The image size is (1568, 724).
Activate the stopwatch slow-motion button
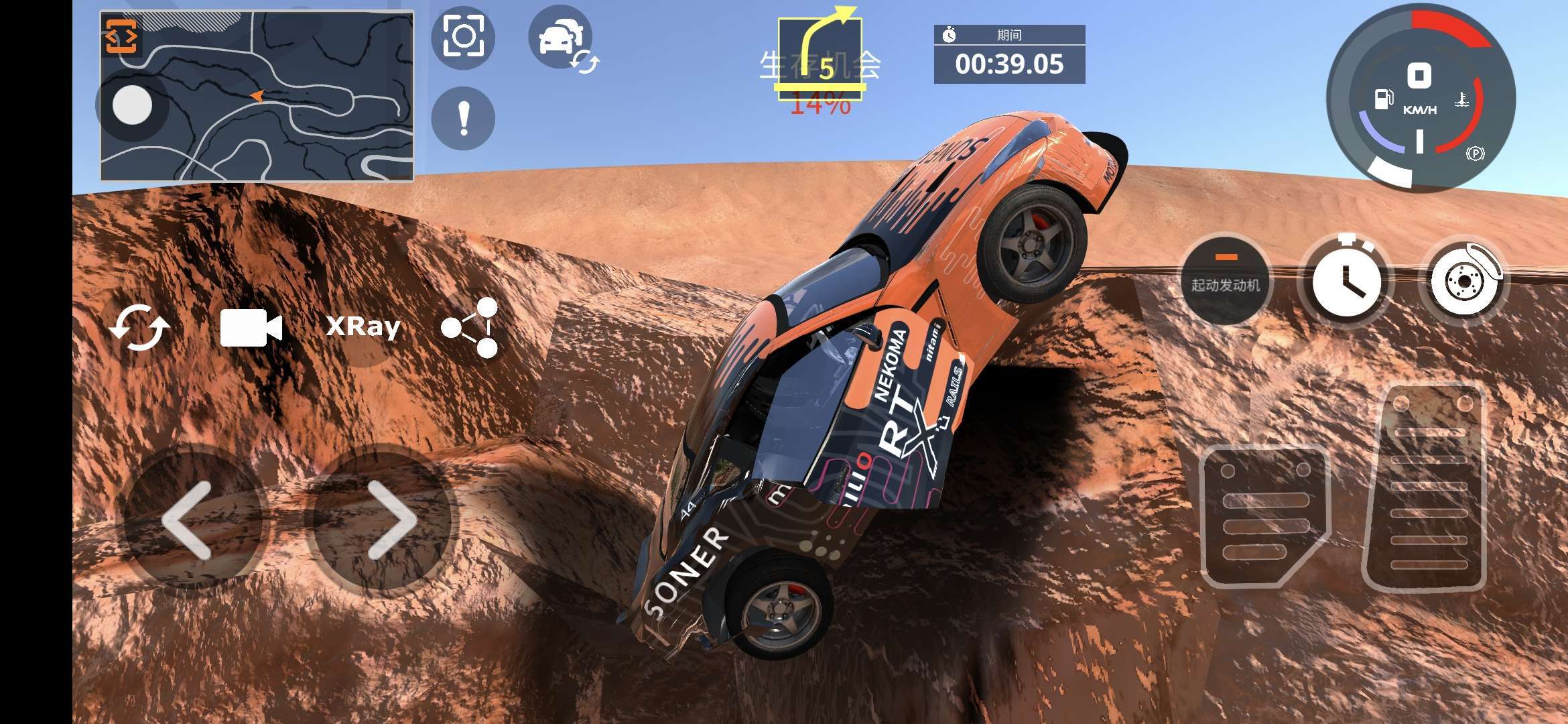click(1346, 280)
